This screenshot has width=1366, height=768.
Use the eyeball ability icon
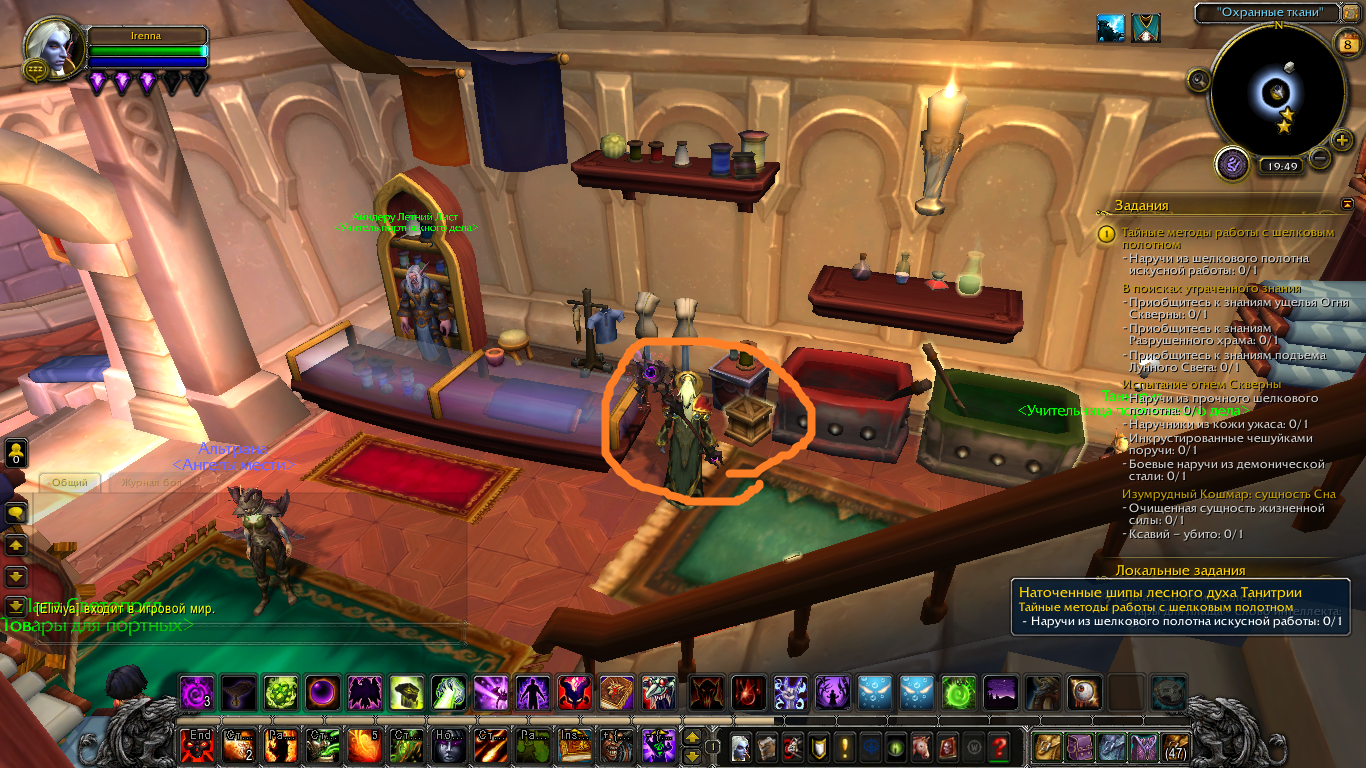(x=1085, y=692)
